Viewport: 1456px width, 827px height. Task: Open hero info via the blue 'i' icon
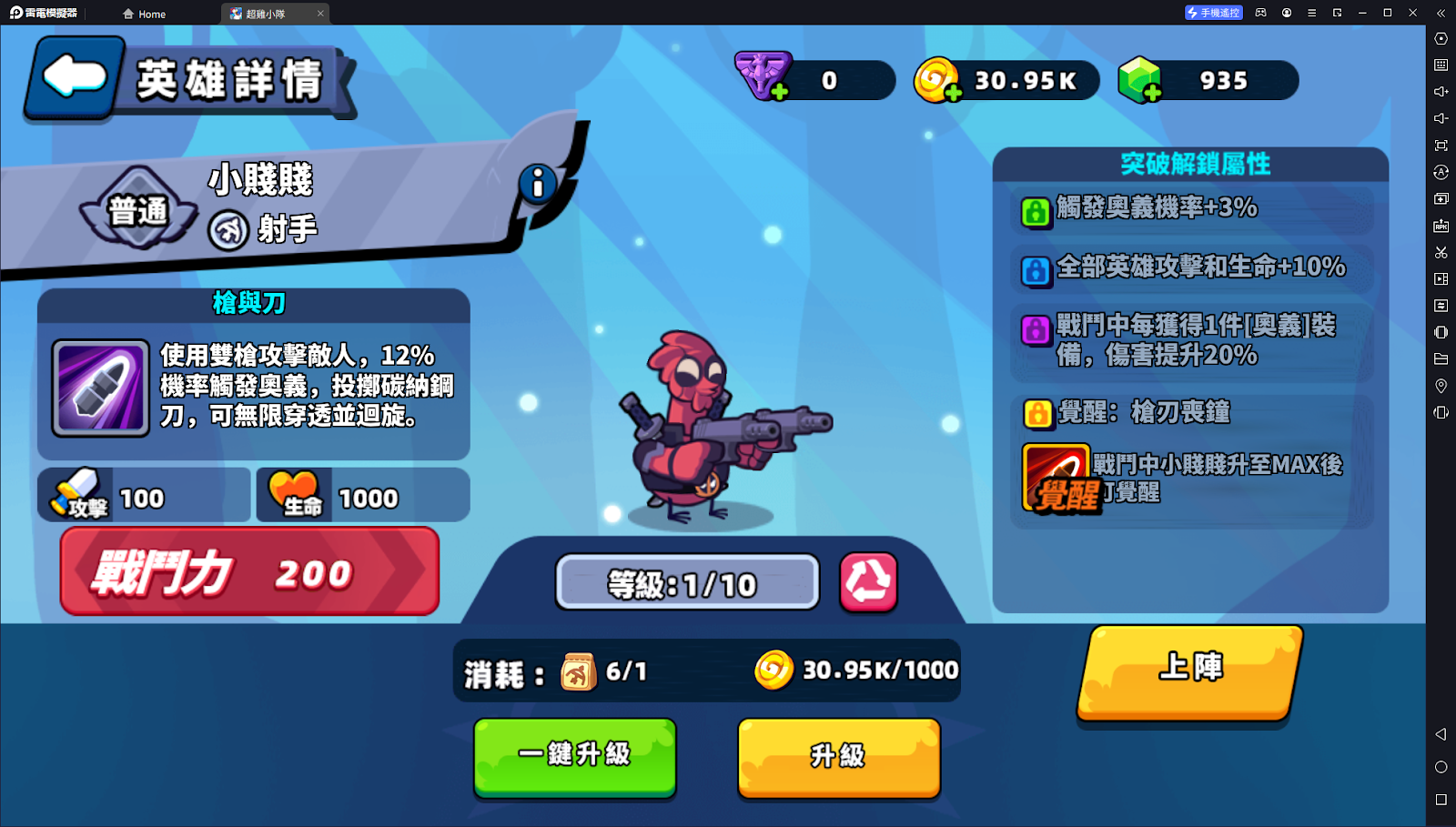(538, 184)
